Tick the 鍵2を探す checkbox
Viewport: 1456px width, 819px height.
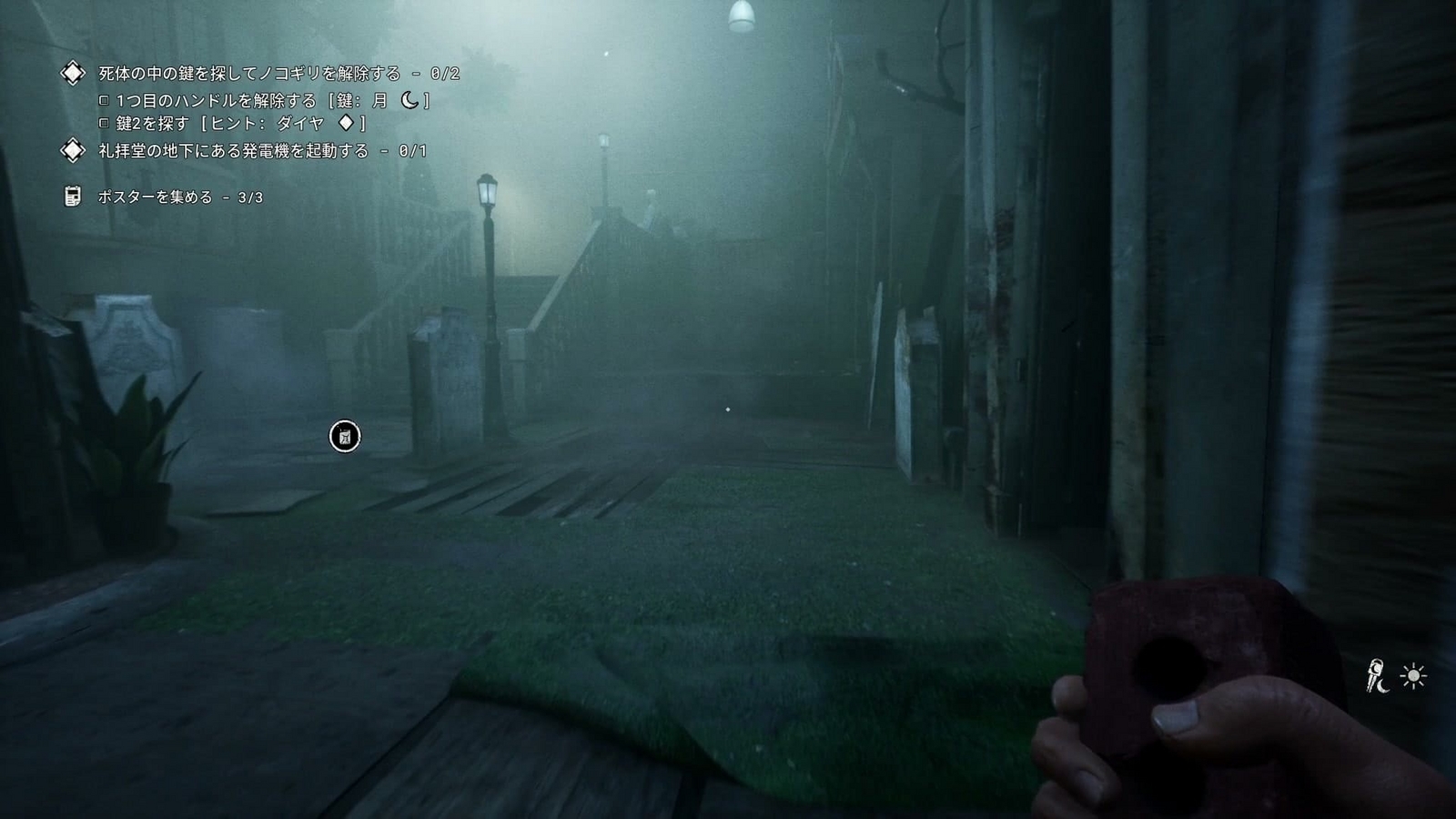103,124
